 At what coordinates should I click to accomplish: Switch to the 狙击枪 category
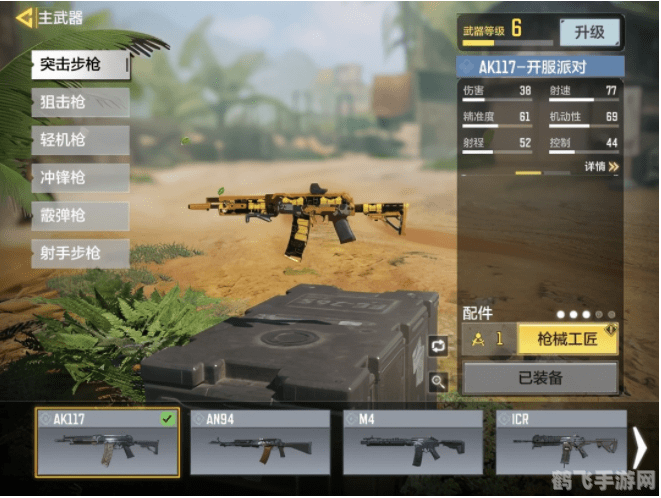point(80,102)
